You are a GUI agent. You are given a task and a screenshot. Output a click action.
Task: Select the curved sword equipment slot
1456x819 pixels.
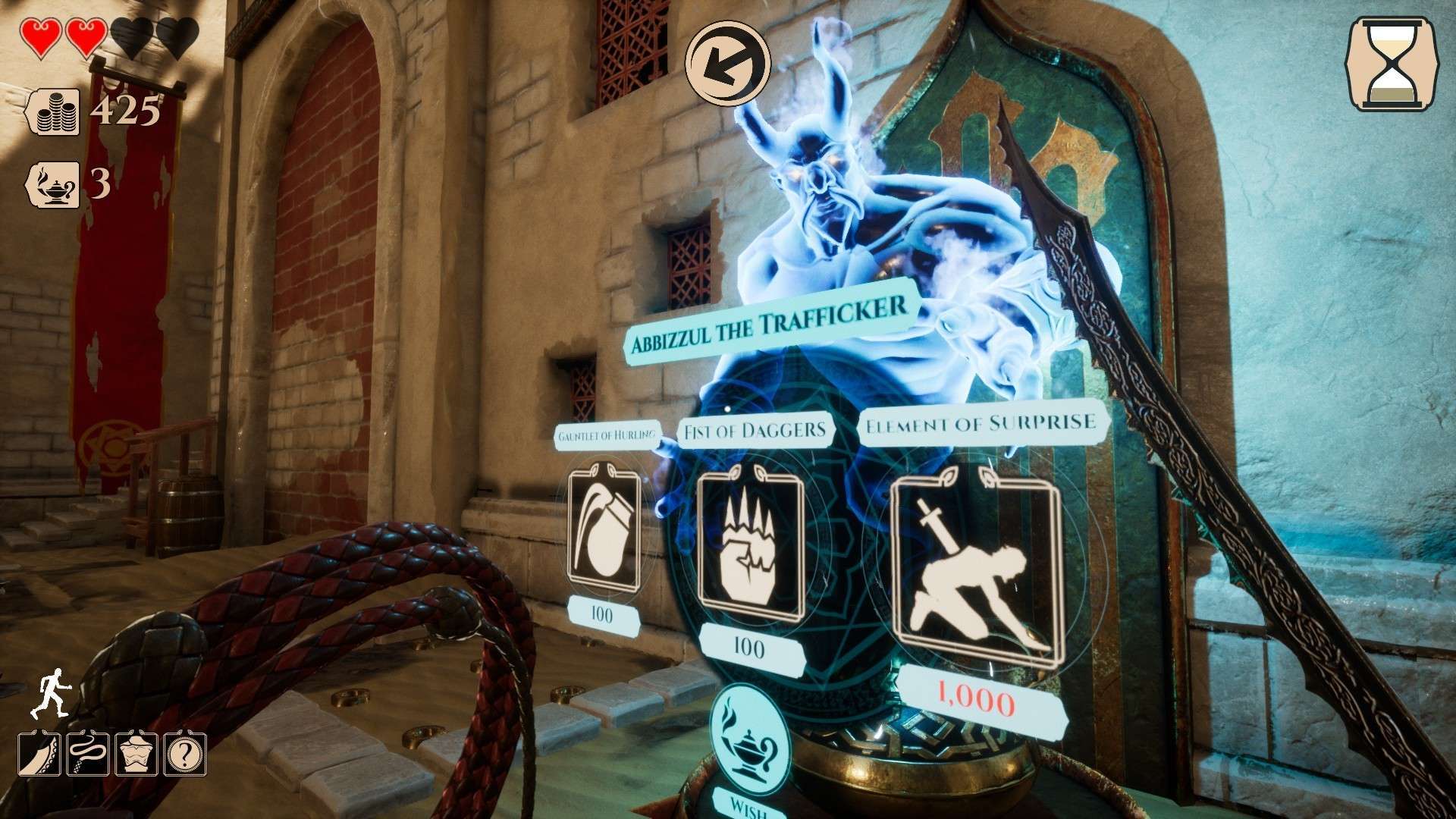pyautogui.click(x=39, y=754)
